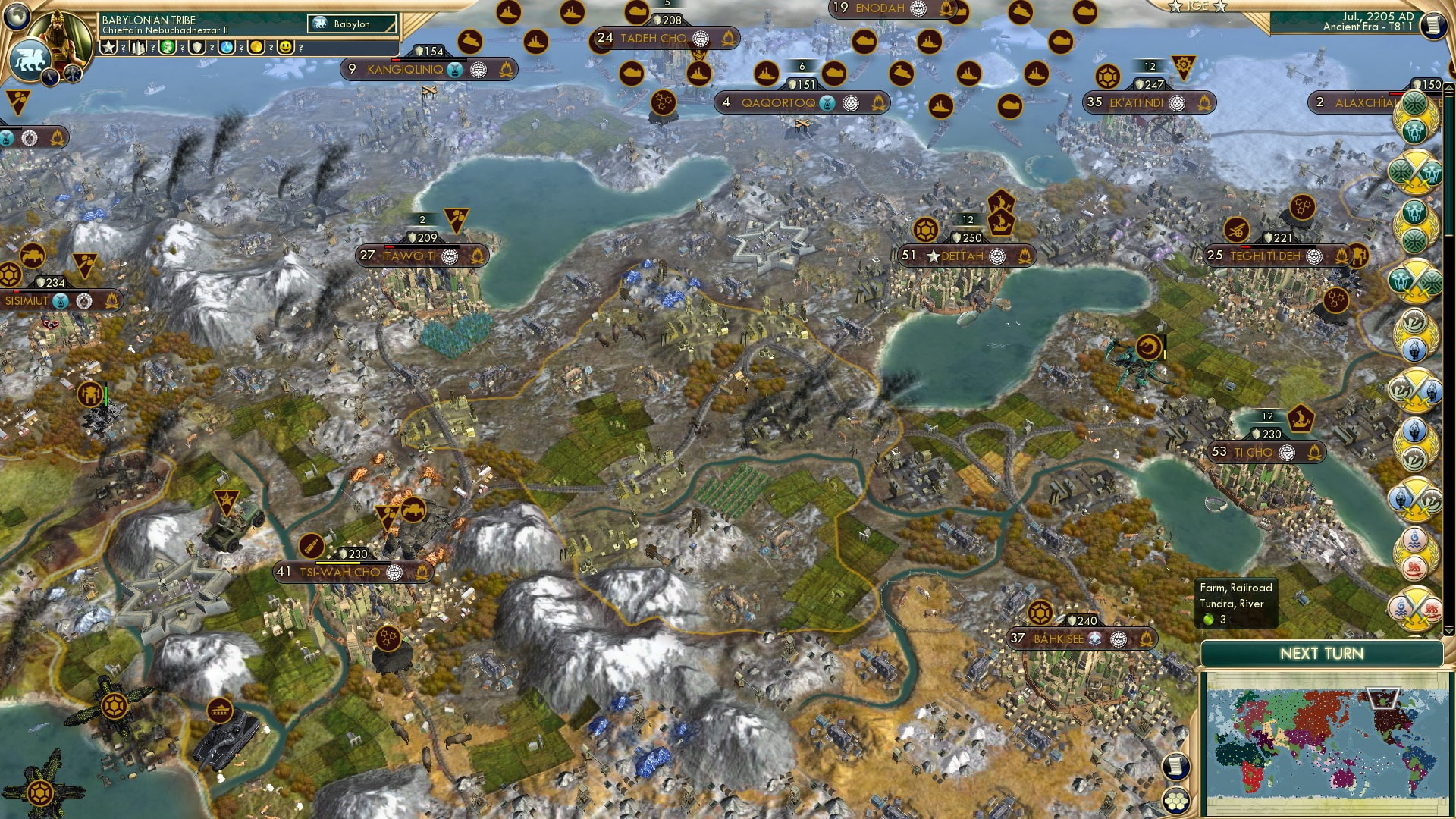
Task: Click the happiness smiley icon in status ribbon
Action: coord(285,47)
